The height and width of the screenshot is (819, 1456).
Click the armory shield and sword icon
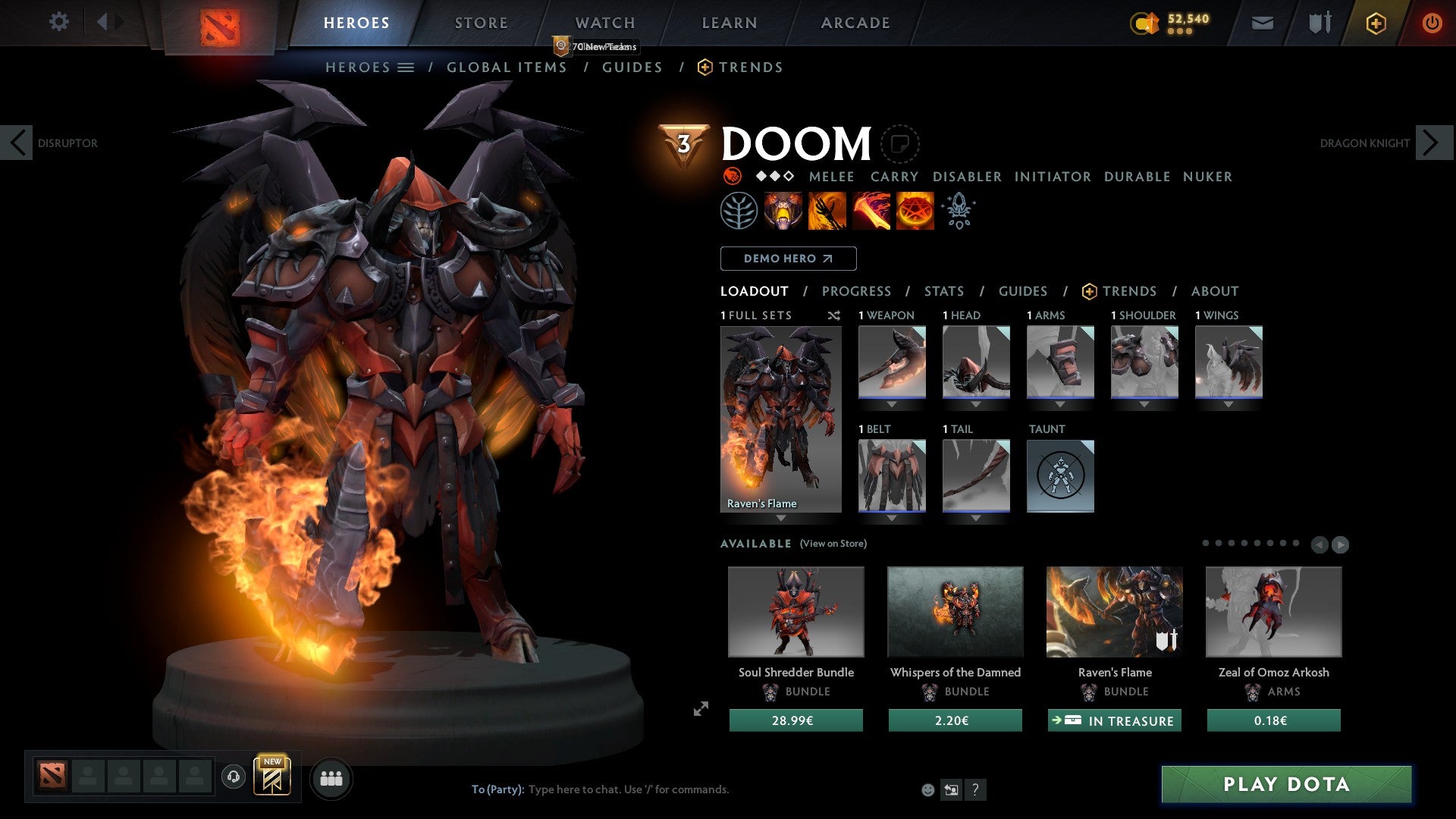pos(1318,23)
